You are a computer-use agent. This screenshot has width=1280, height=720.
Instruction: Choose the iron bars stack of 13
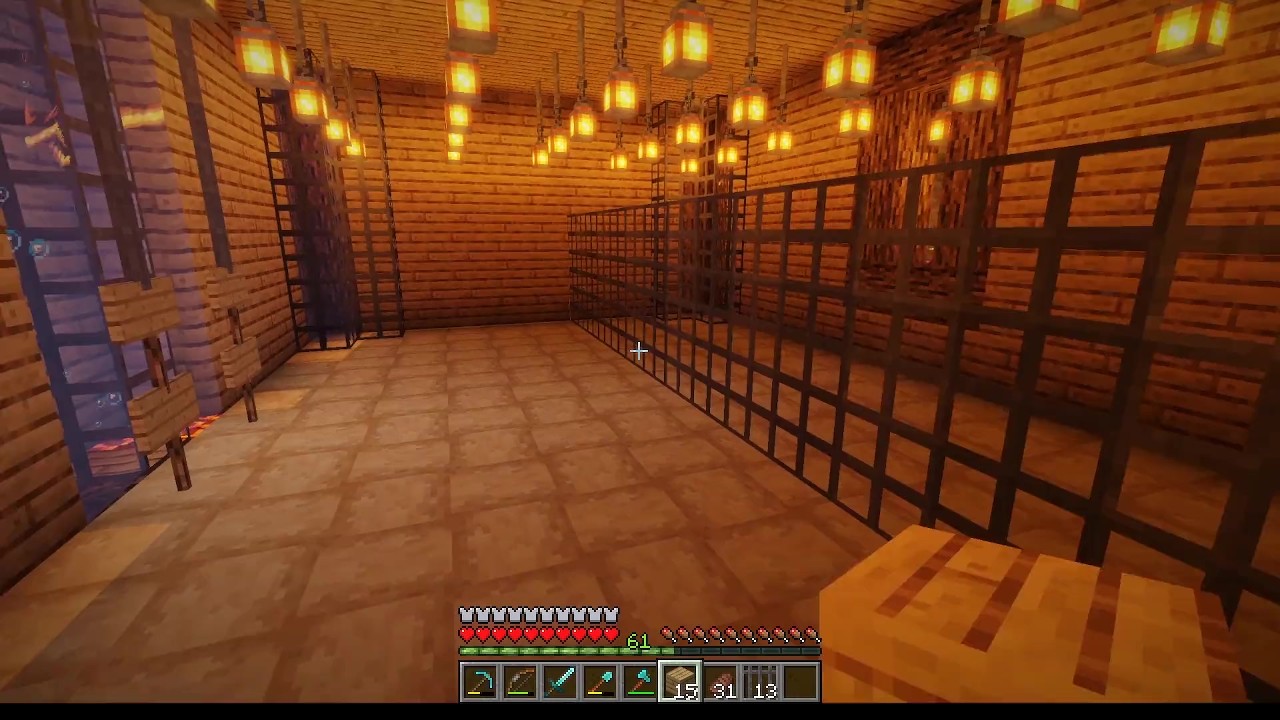(760, 682)
